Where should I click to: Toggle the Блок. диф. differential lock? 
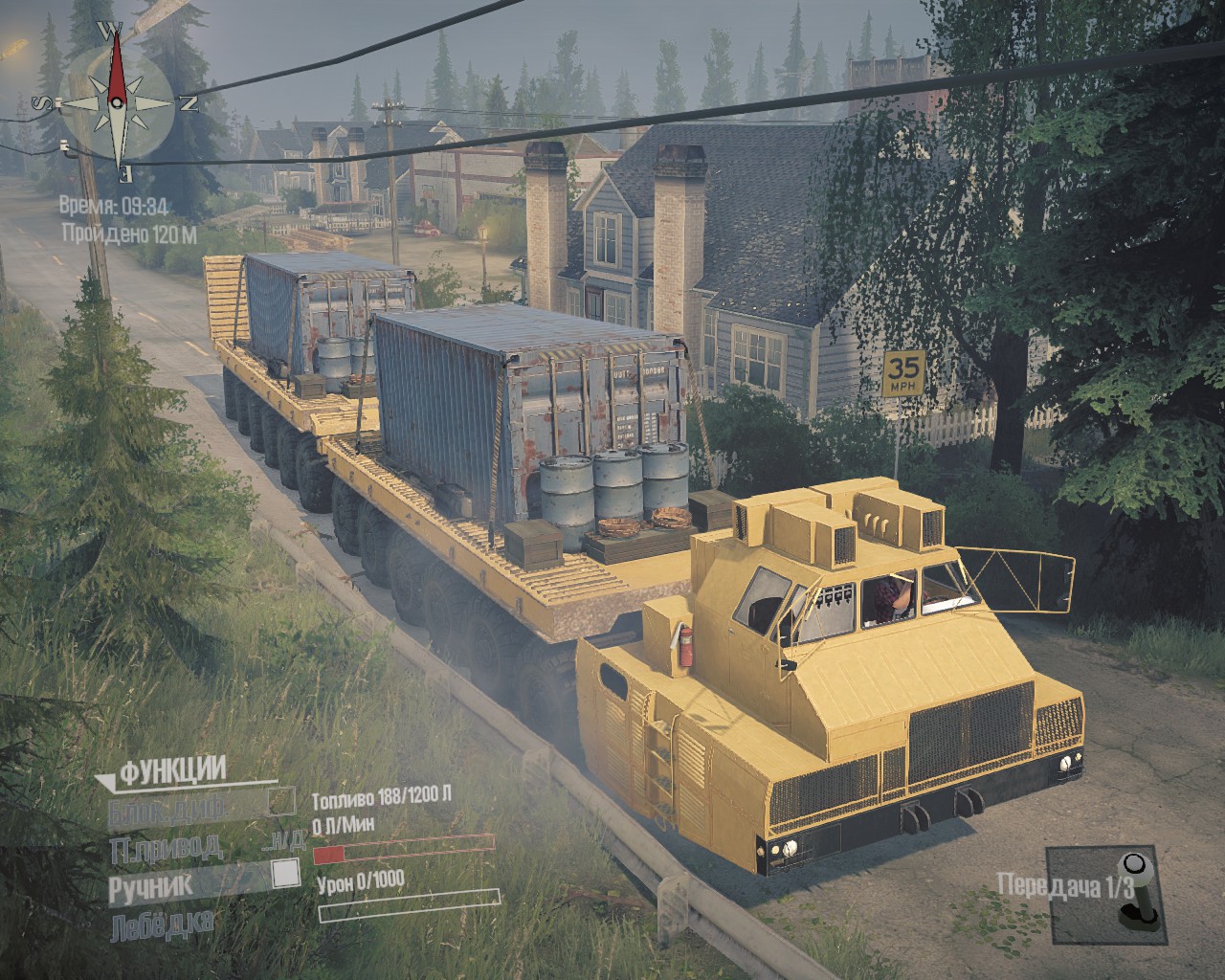(280, 801)
